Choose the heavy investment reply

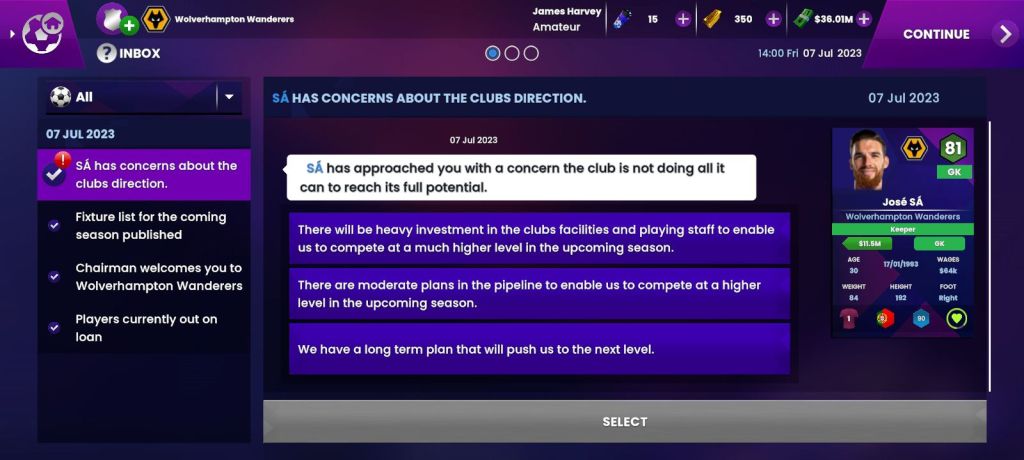click(x=540, y=238)
